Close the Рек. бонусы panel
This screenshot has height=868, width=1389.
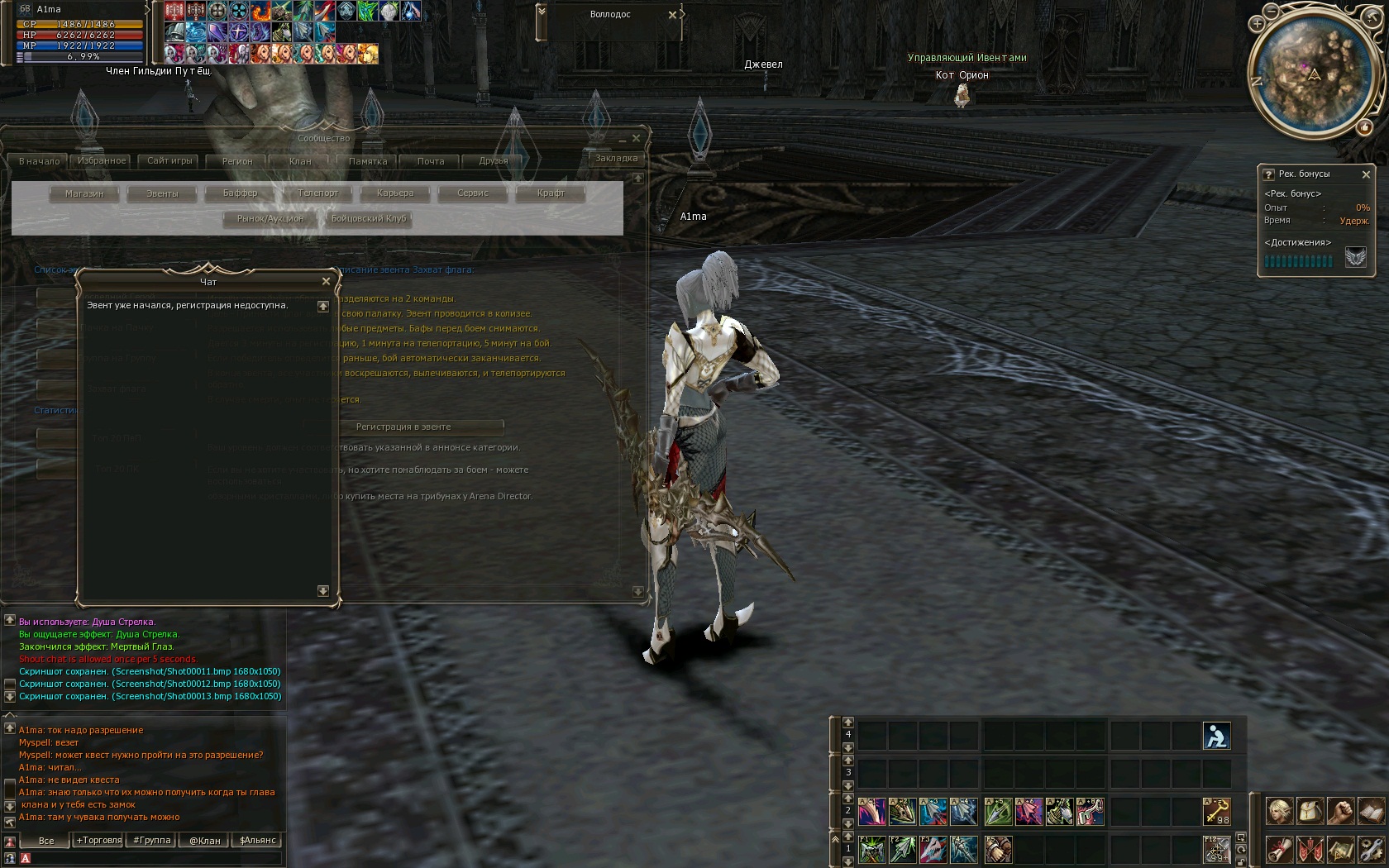click(1366, 174)
